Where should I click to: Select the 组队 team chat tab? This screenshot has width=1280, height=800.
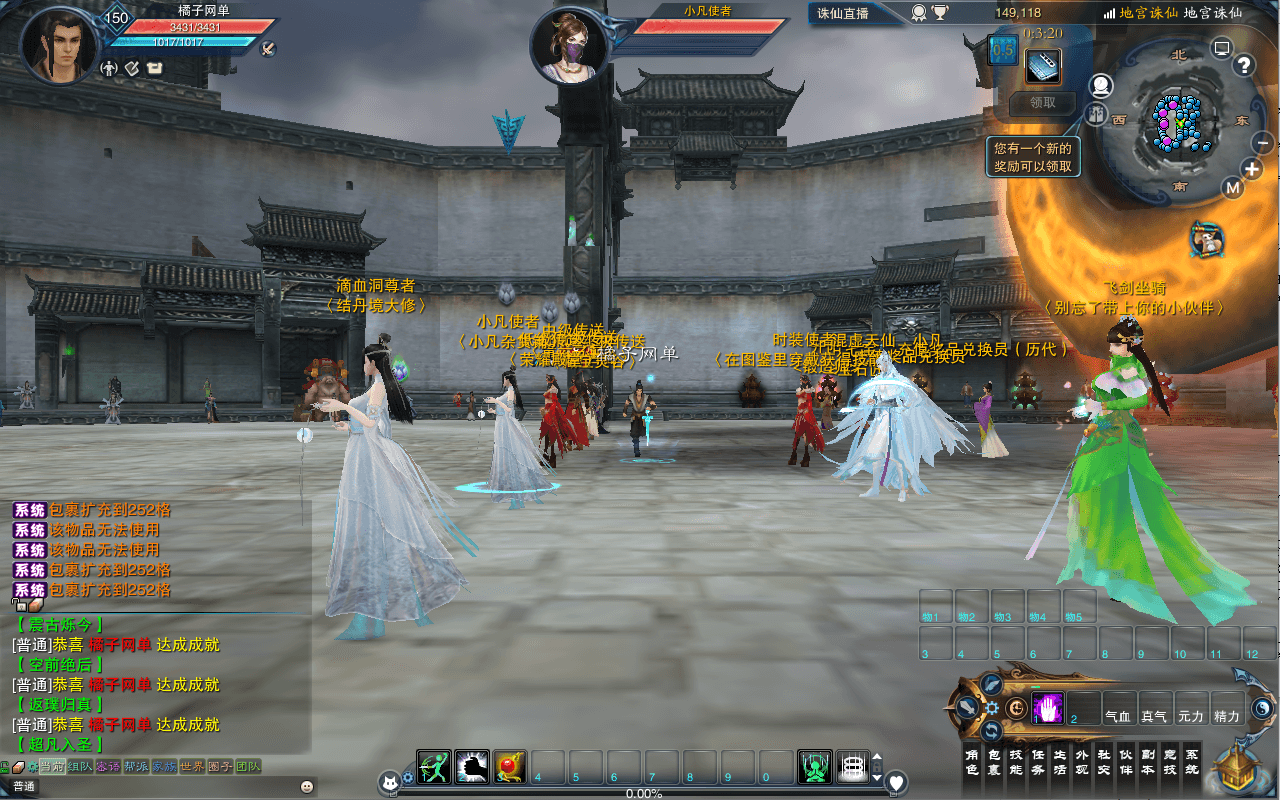coord(79,766)
